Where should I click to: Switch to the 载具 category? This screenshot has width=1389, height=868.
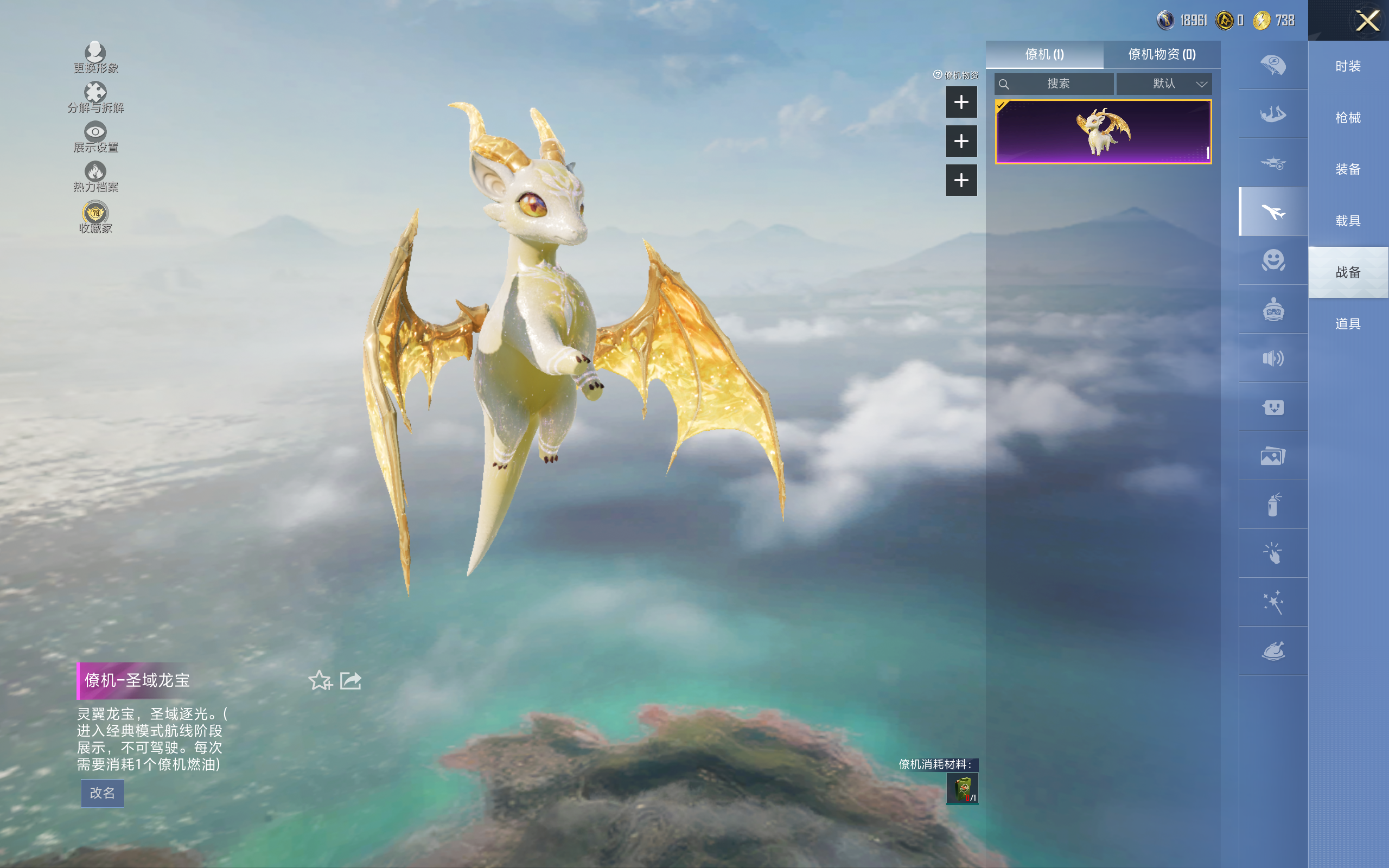click(1348, 221)
